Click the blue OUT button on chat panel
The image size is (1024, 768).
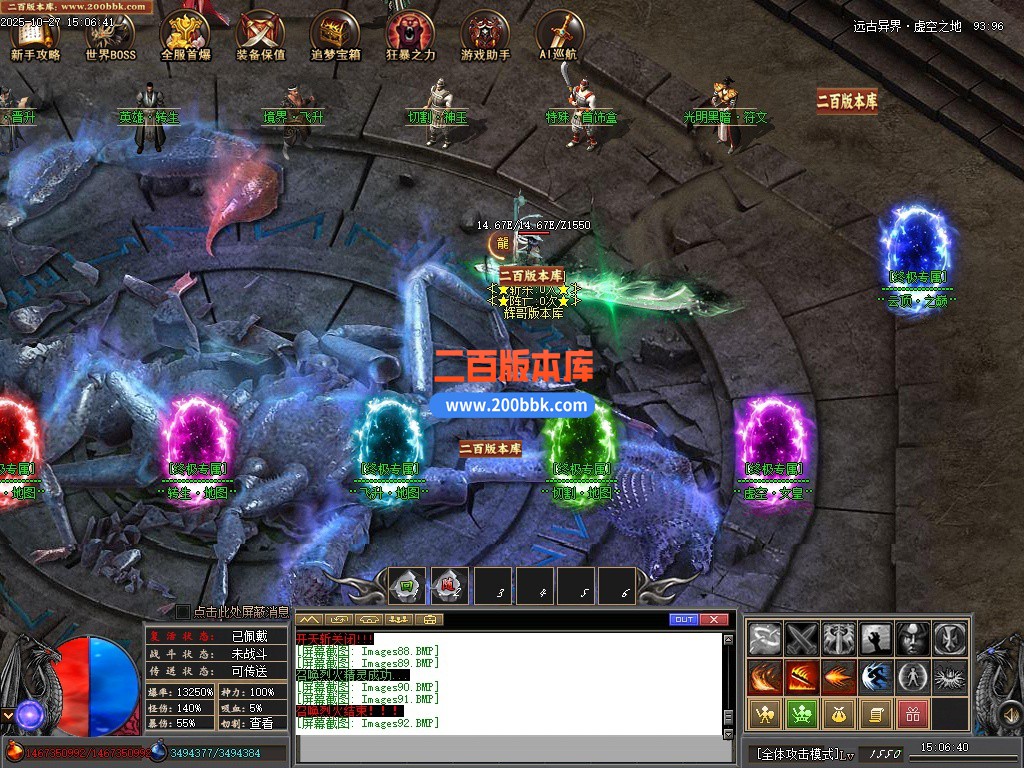pyautogui.click(x=684, y=620)
